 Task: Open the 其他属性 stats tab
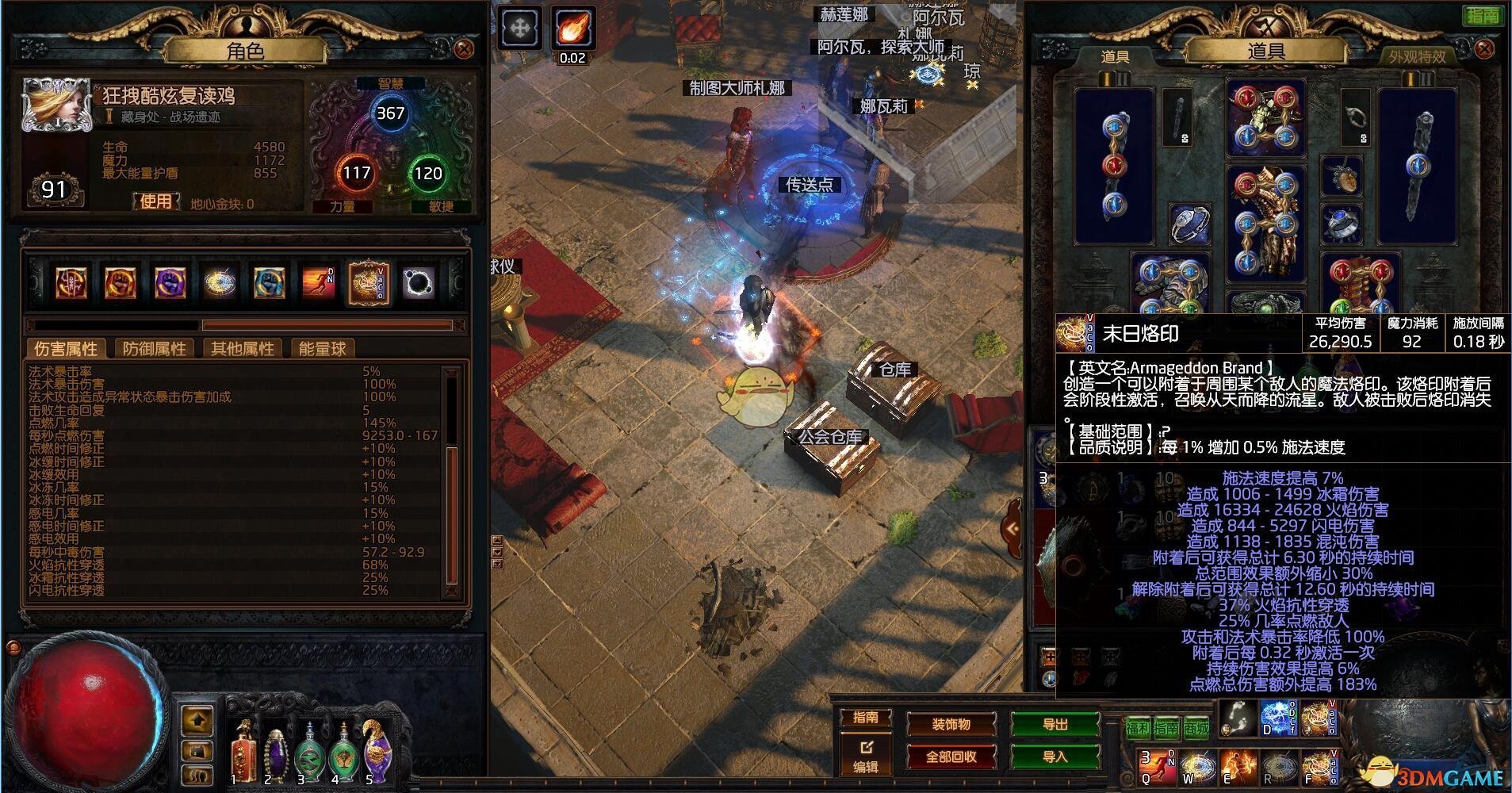click(x=242, y=349)
